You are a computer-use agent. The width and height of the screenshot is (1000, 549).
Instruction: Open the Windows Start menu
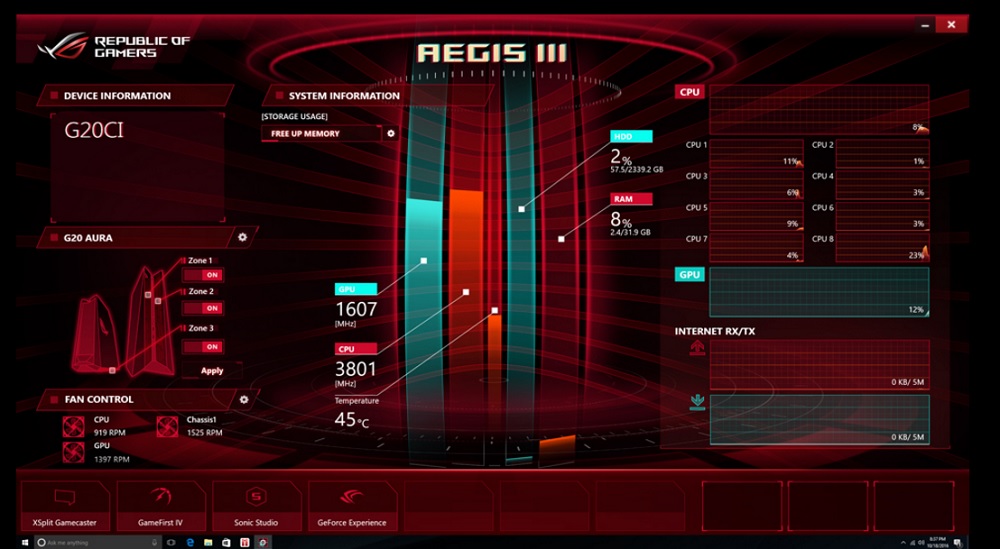tap(41, 542)
